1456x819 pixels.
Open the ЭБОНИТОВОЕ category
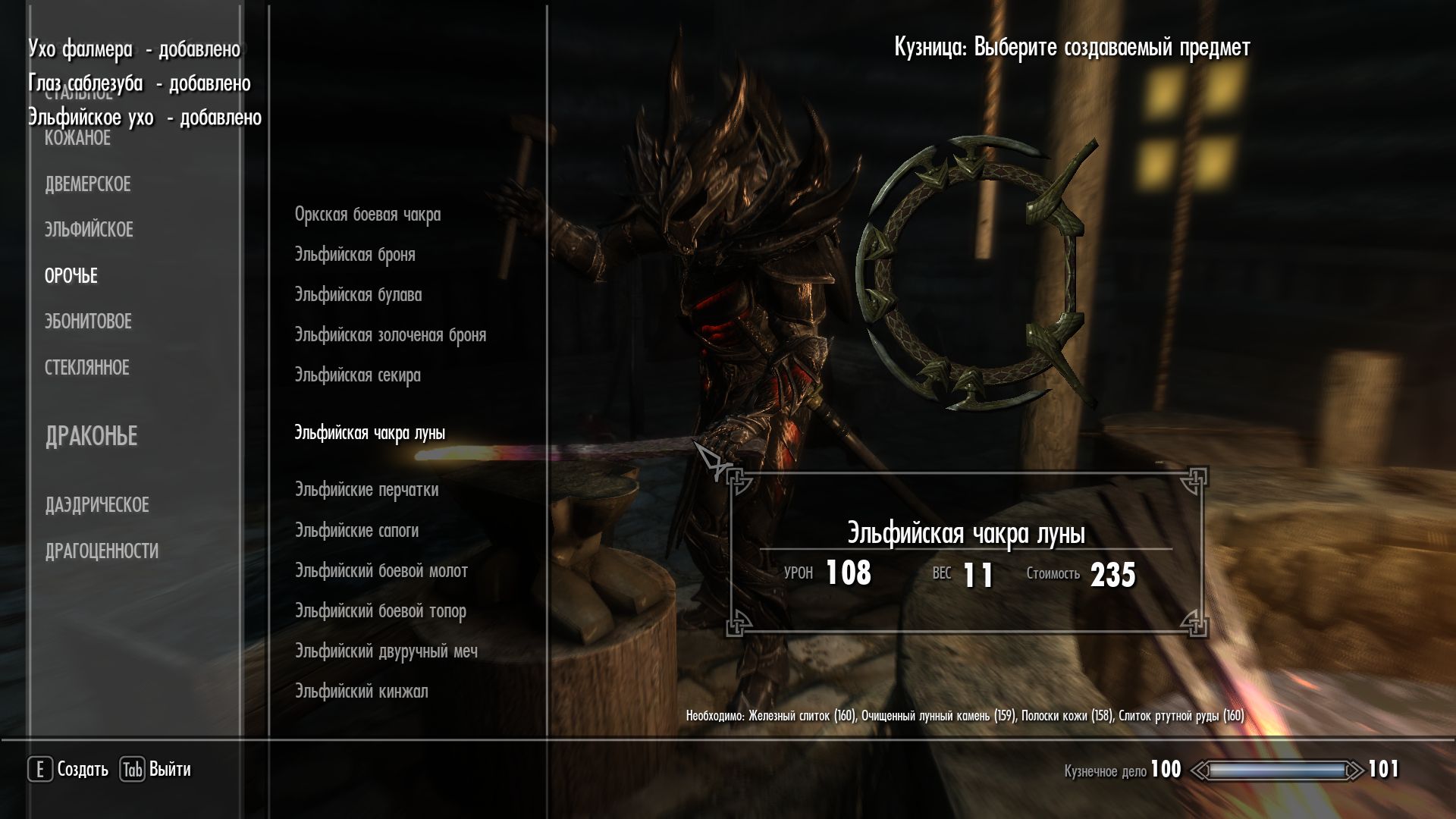pos(88,322)
